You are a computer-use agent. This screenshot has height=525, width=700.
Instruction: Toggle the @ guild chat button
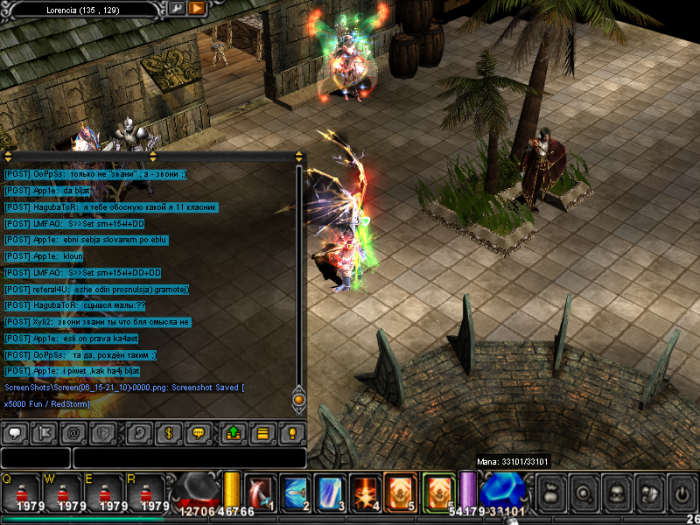tap(73, 434)
